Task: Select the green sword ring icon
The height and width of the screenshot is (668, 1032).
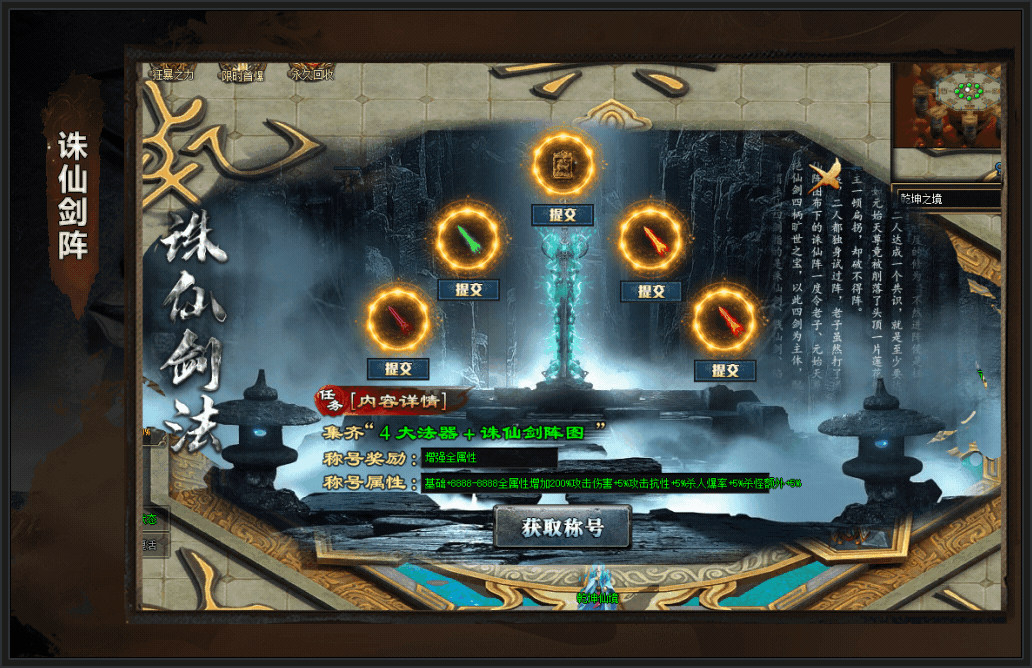Action: point(468,240)
